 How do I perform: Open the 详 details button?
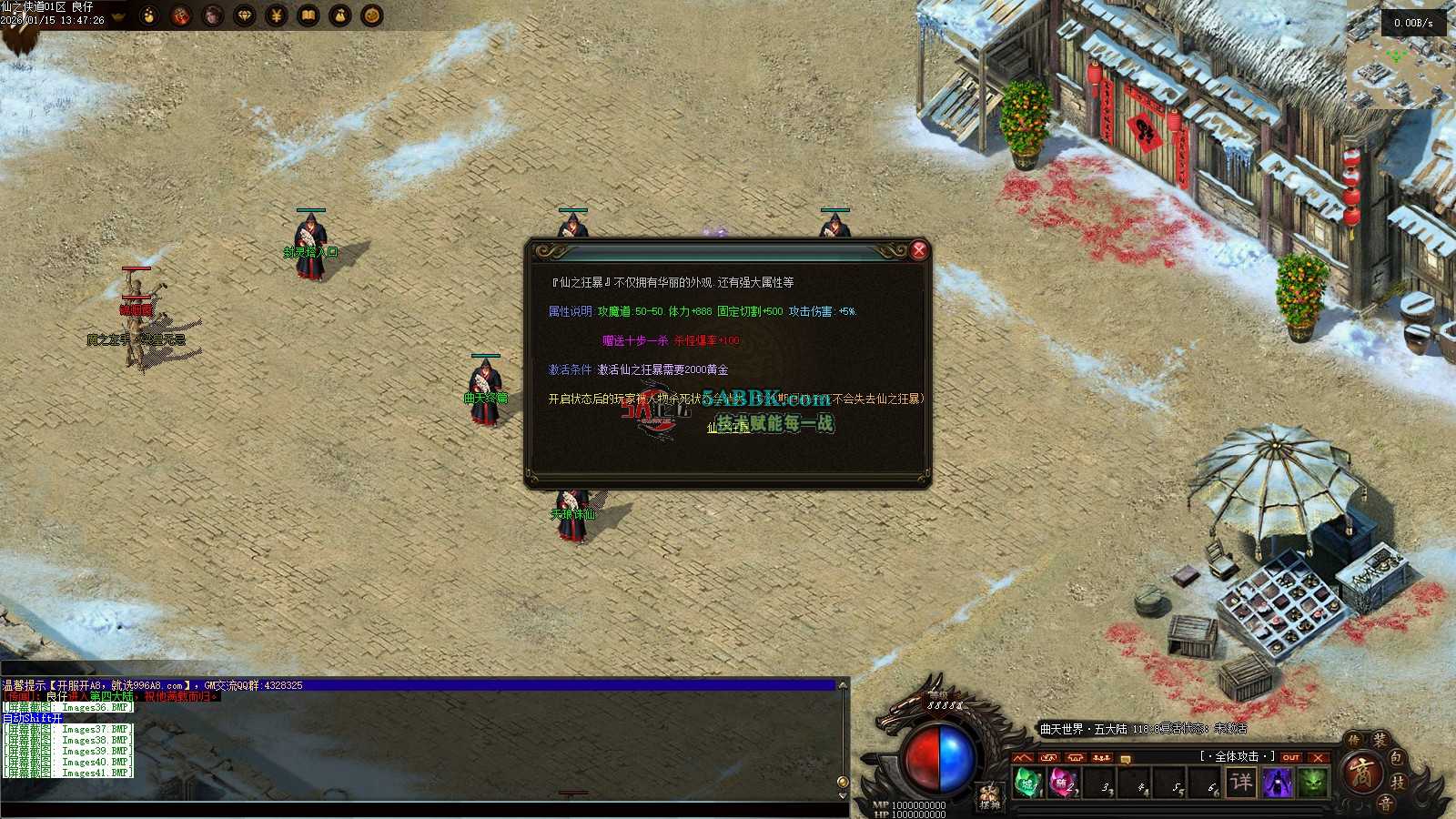tap(1241, 782)
